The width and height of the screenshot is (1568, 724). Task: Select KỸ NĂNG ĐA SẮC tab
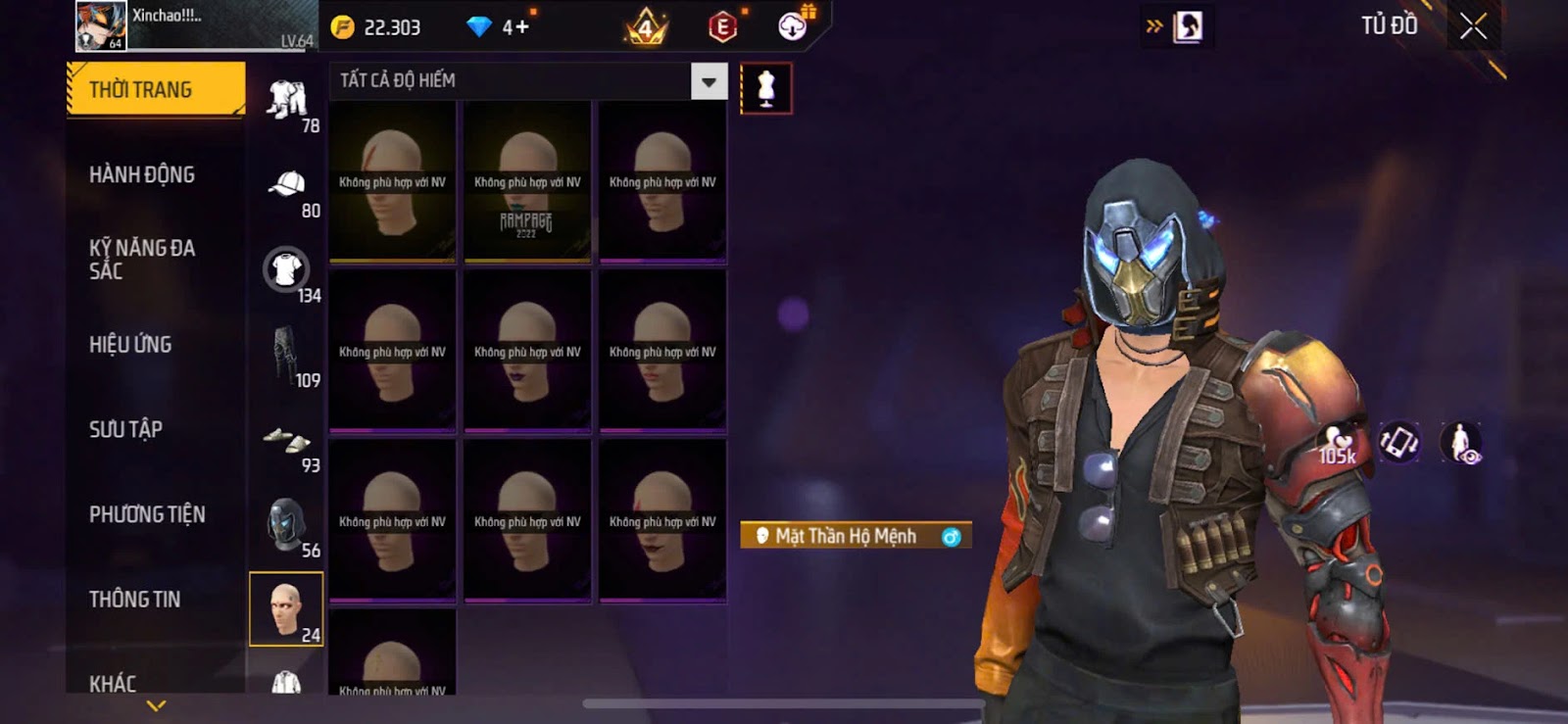point(142,260)
